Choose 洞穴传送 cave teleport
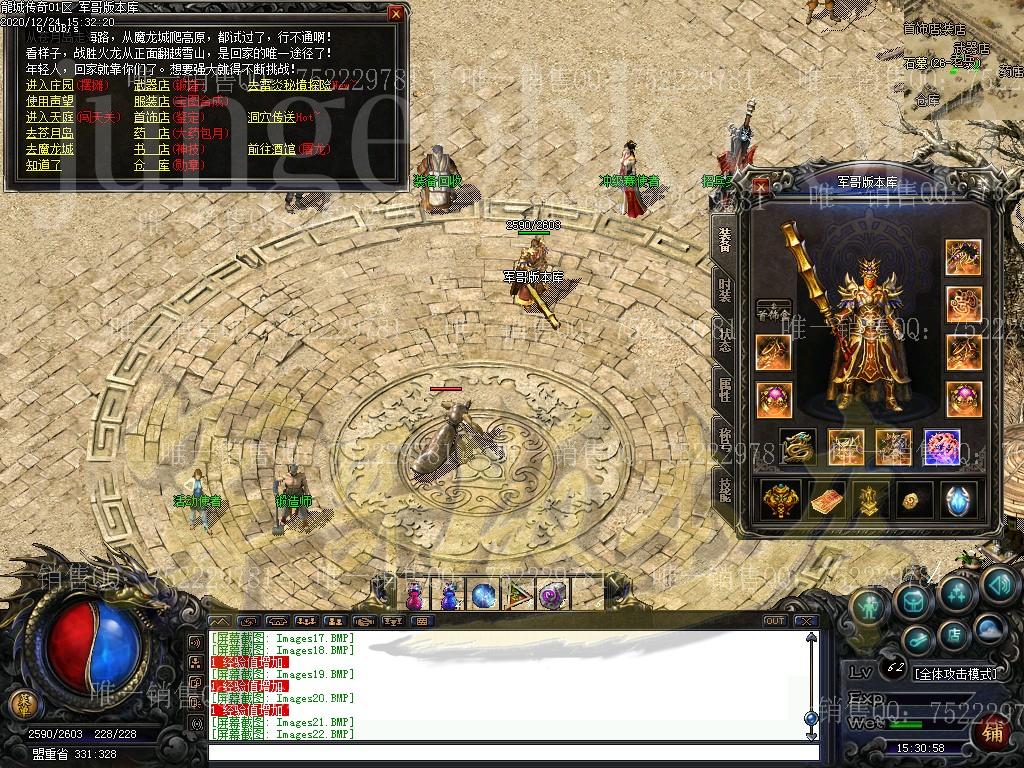 pos(271,117)
